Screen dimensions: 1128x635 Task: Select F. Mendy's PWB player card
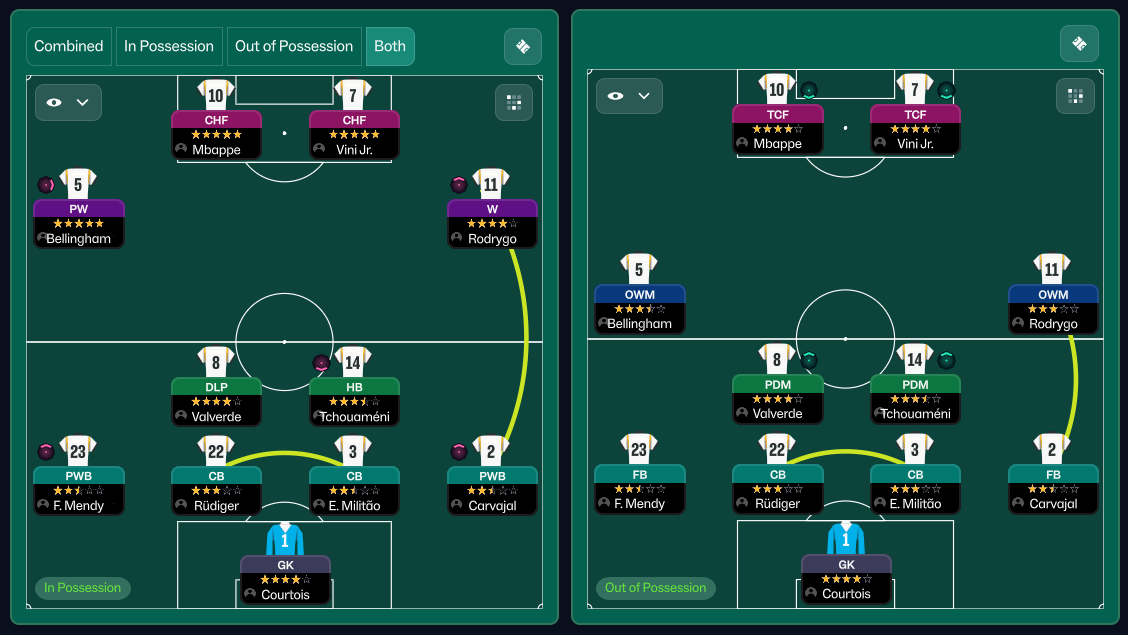point(79,490)
